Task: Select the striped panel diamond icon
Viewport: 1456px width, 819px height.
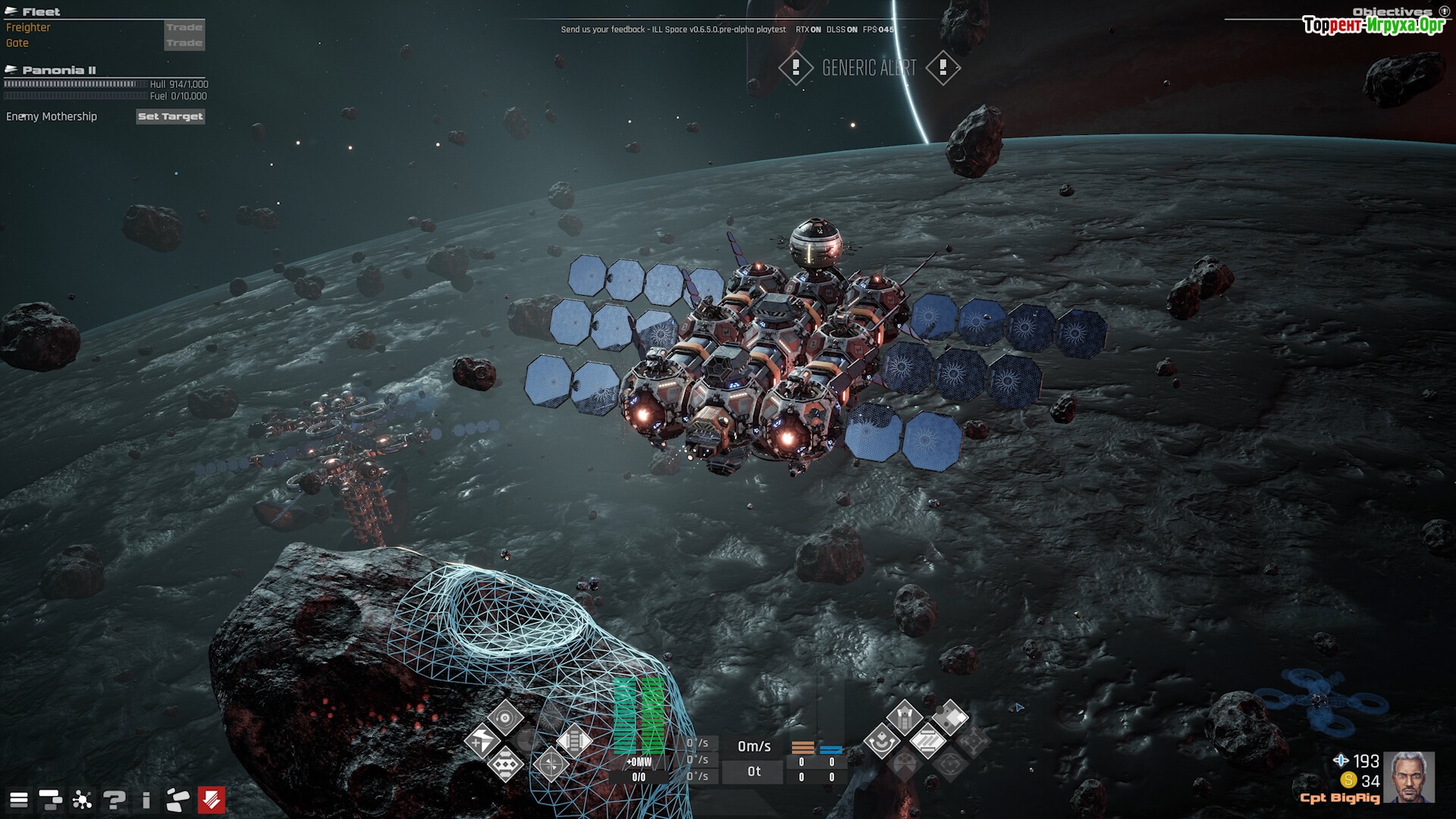Action: [x=927, y=741]
